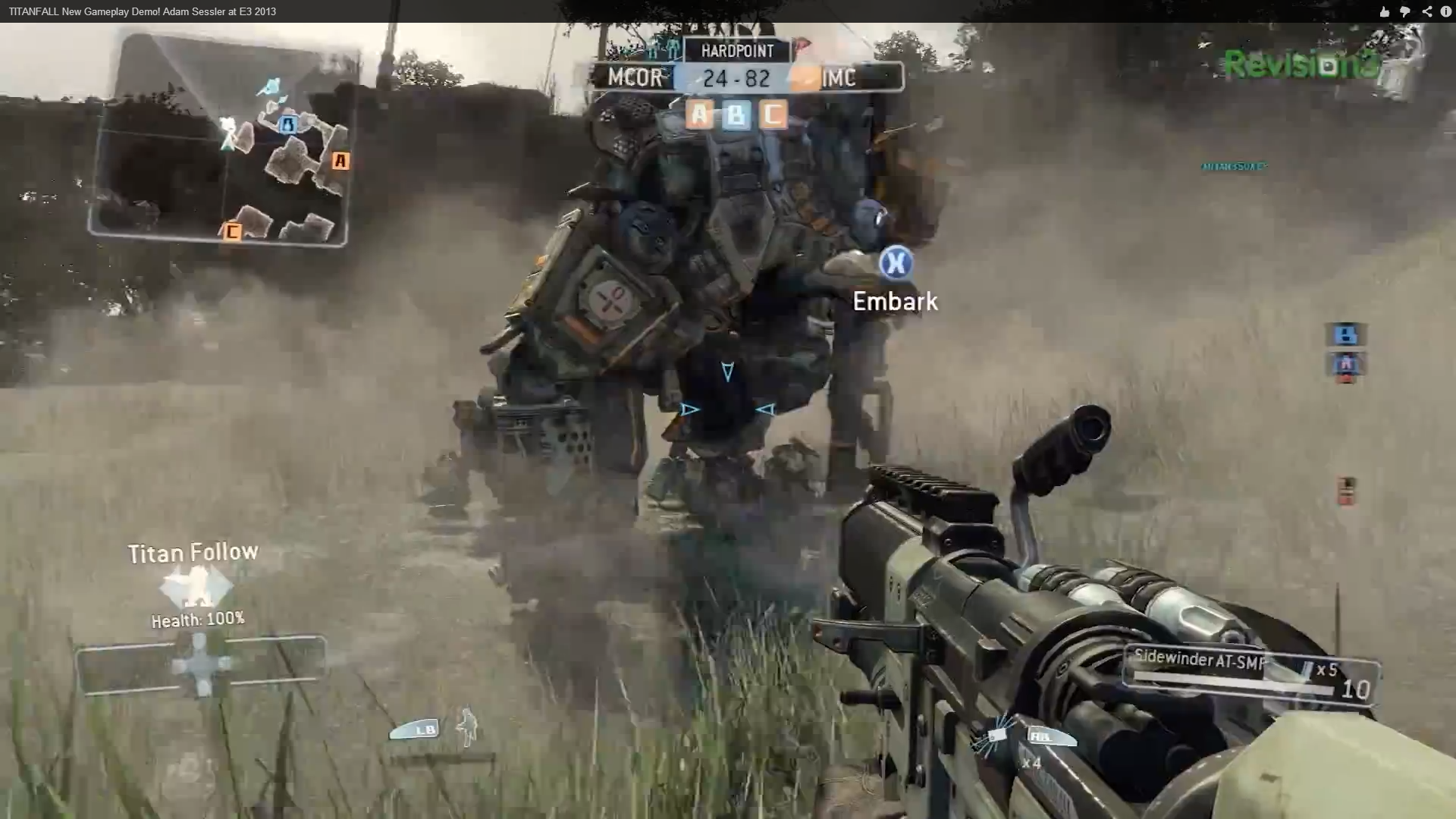The image size is (1456, 819).
Task: Select Hardpoint A icon below the scoreboard
Action: coord(698,115)
